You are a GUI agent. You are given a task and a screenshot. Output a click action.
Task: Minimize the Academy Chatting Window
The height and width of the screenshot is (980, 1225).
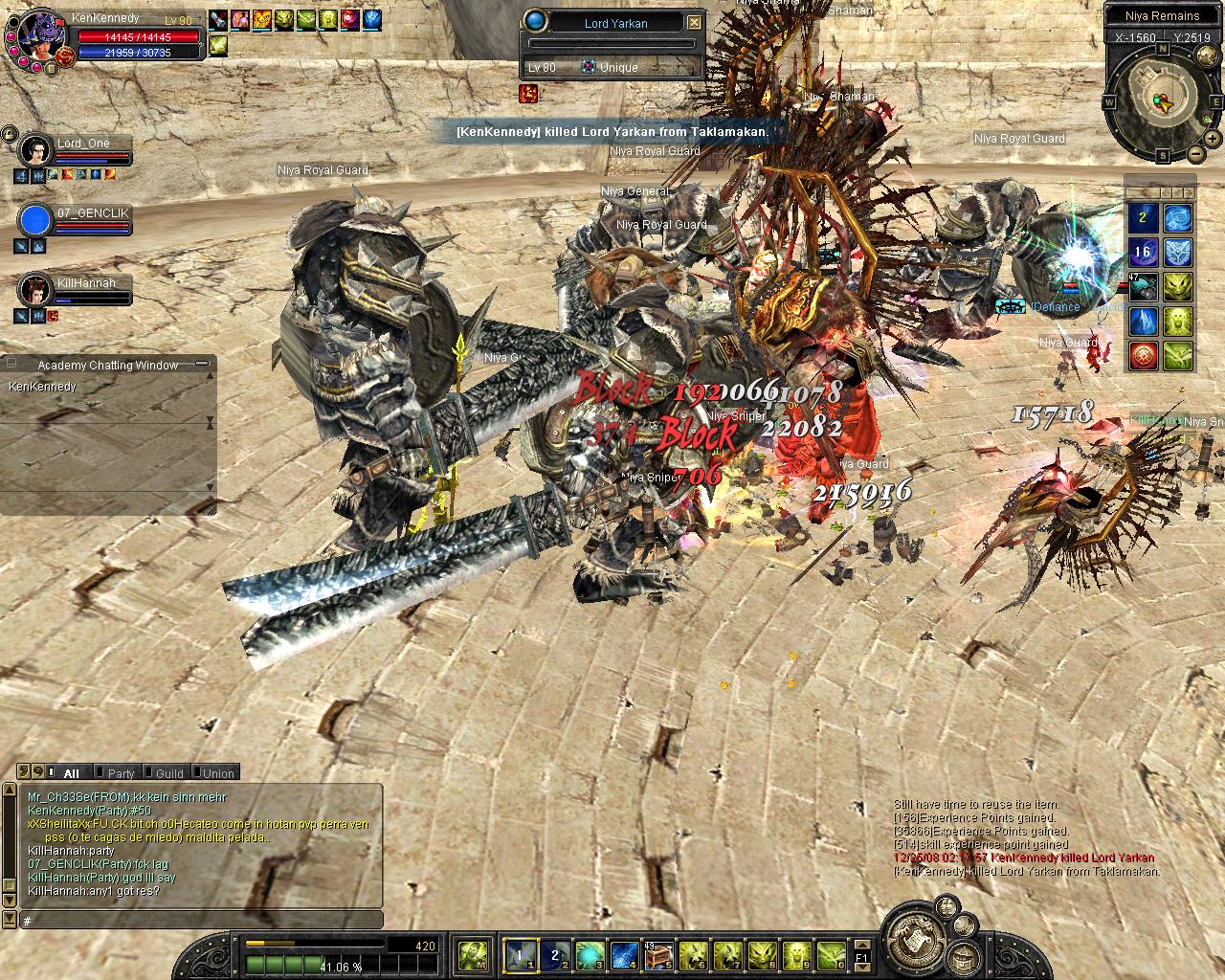(x=201, y=365)
